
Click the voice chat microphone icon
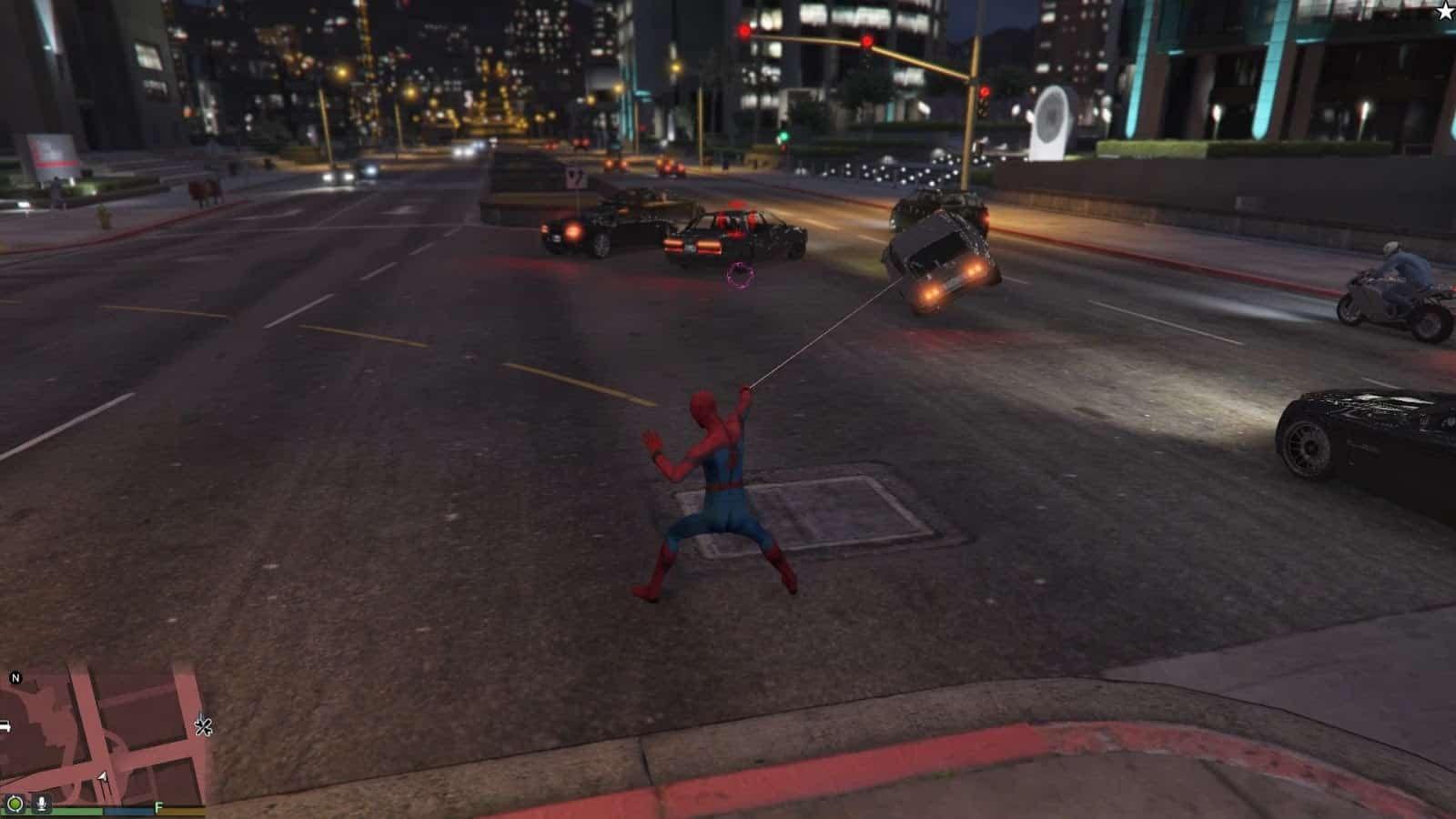(x=41, y=804)
